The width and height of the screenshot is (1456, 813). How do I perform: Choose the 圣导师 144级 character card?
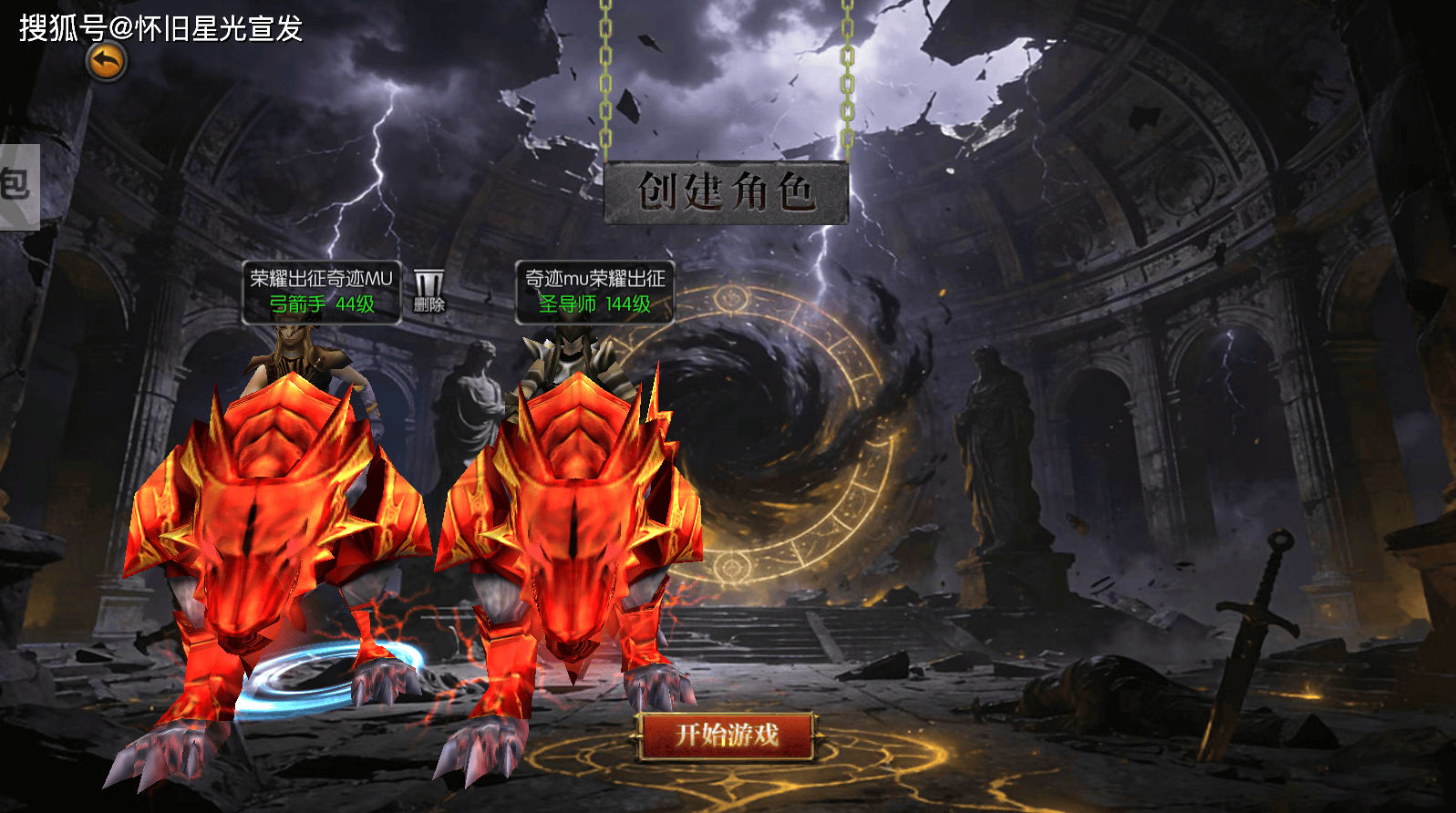pos(594,292)
